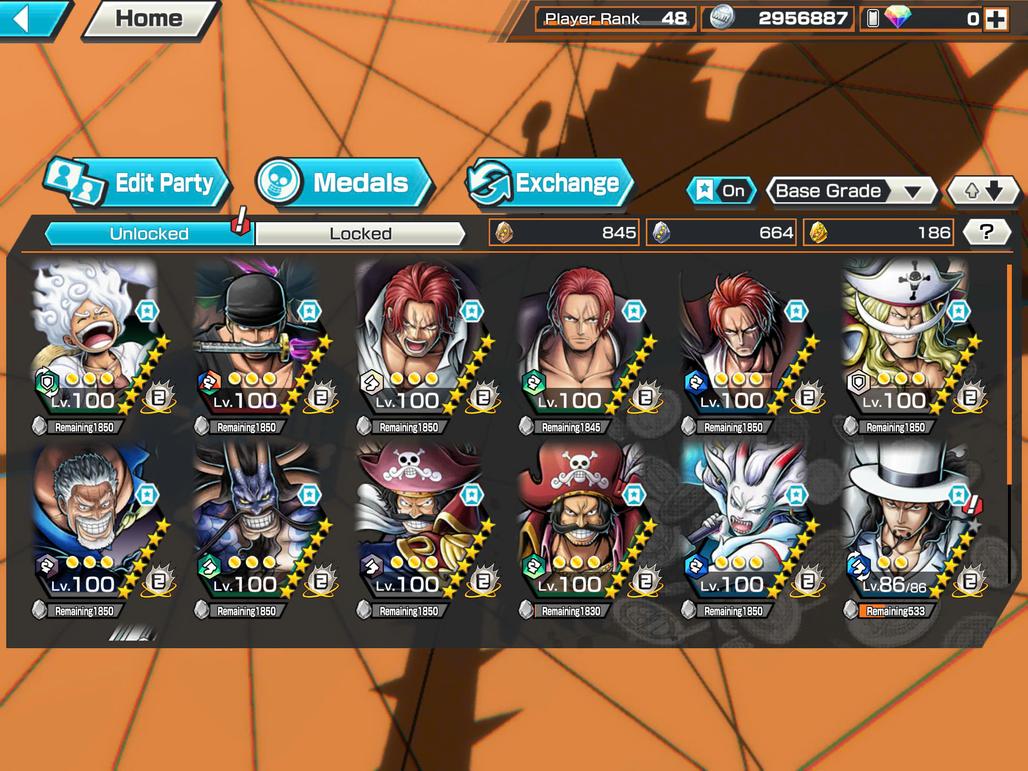Open the Edit Party screen

(140, 183)
